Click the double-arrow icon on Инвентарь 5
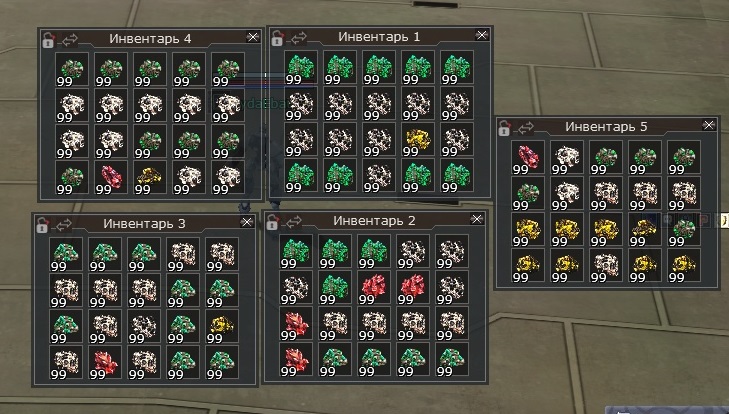The image size is (729, 414). (x=527, y=127)
